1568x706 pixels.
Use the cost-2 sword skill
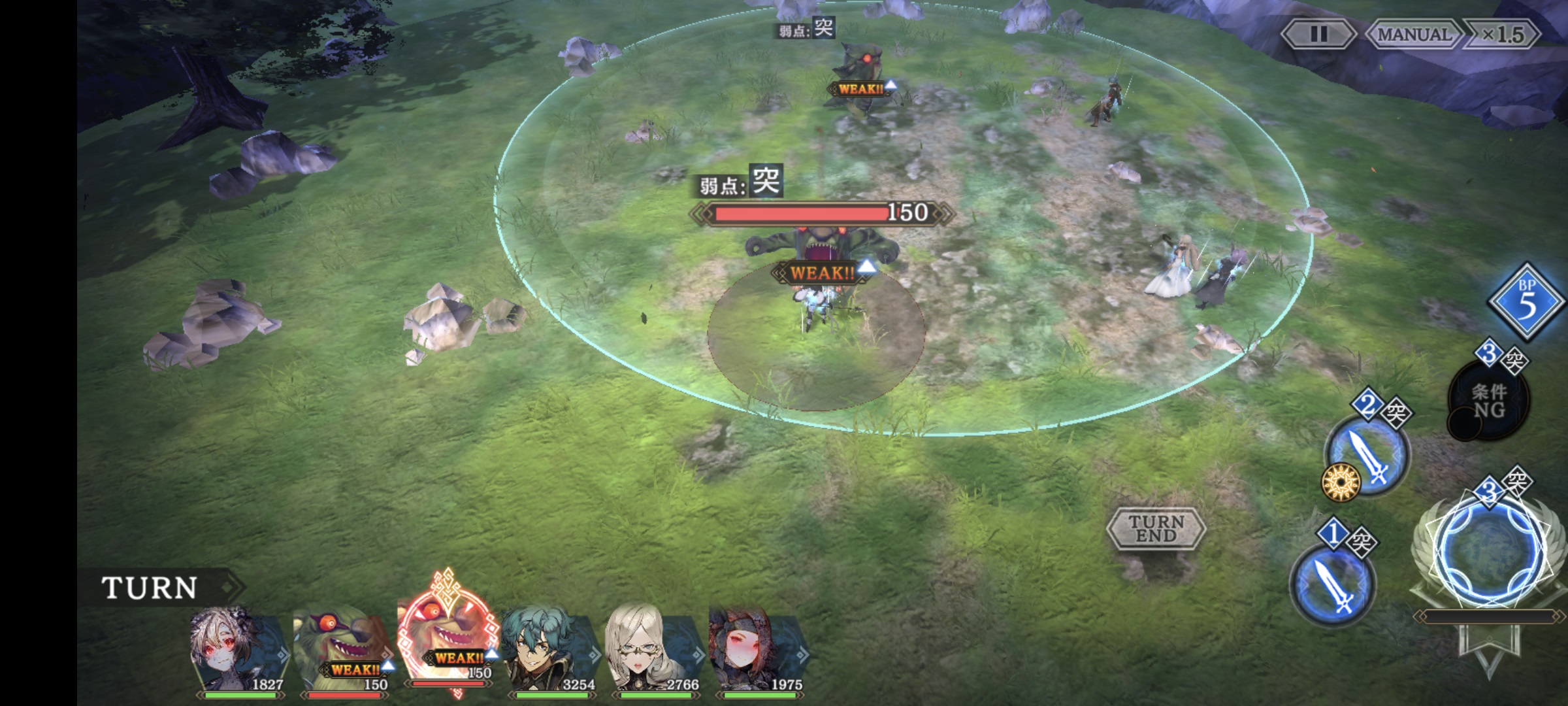[1367, 454]
